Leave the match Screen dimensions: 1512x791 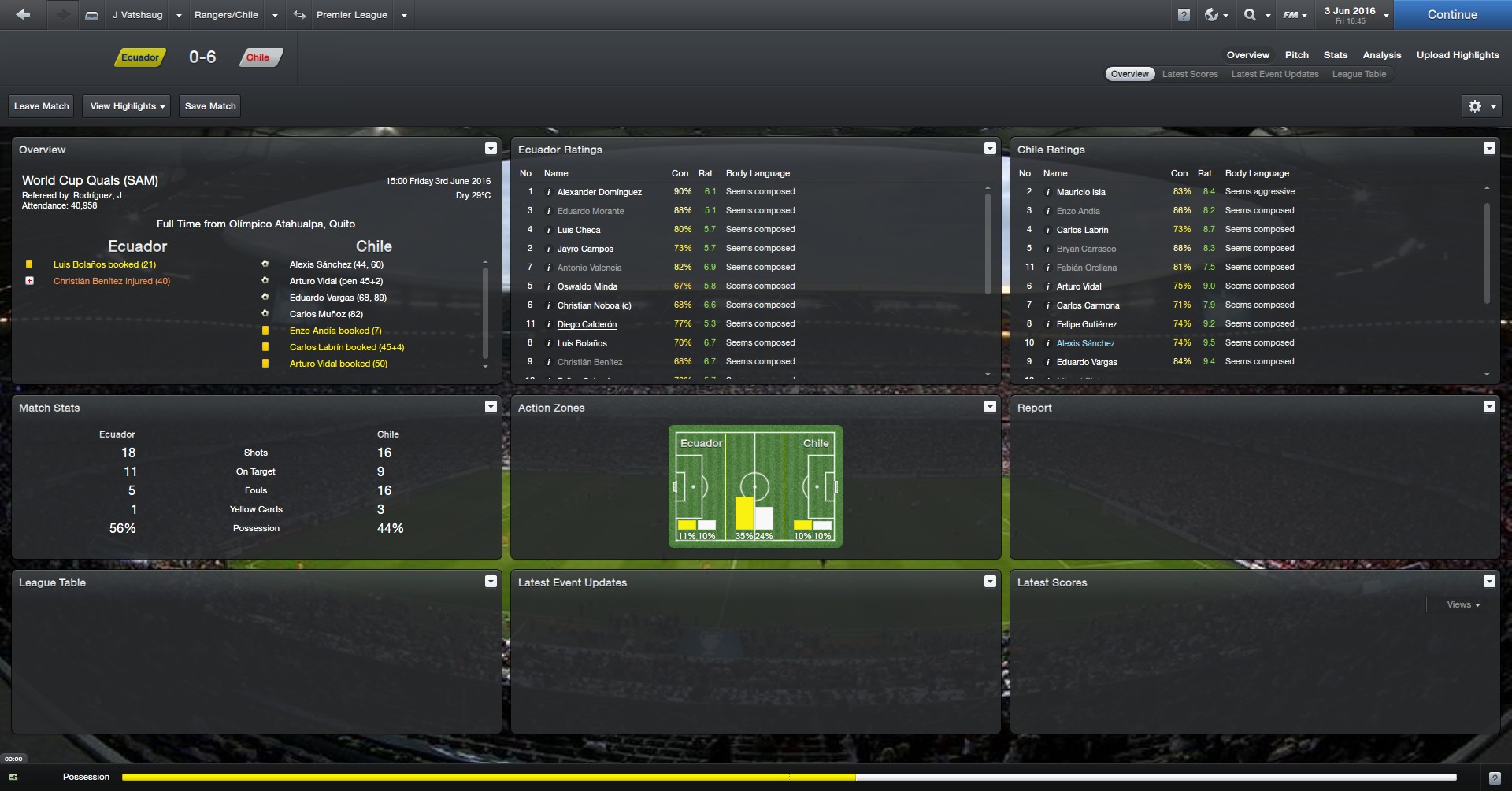[41, 106]
